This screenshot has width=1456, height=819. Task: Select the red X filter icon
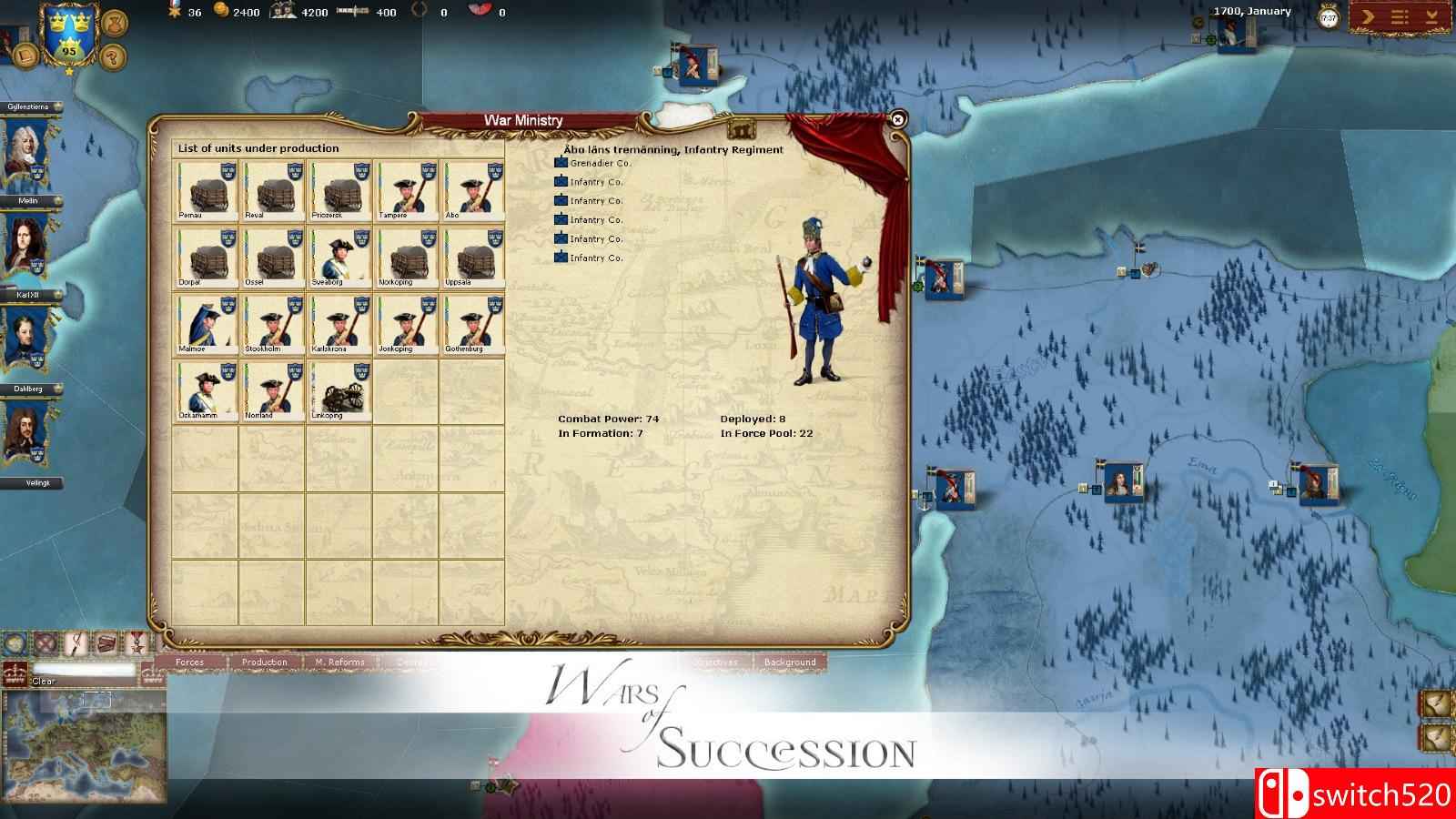44,644
